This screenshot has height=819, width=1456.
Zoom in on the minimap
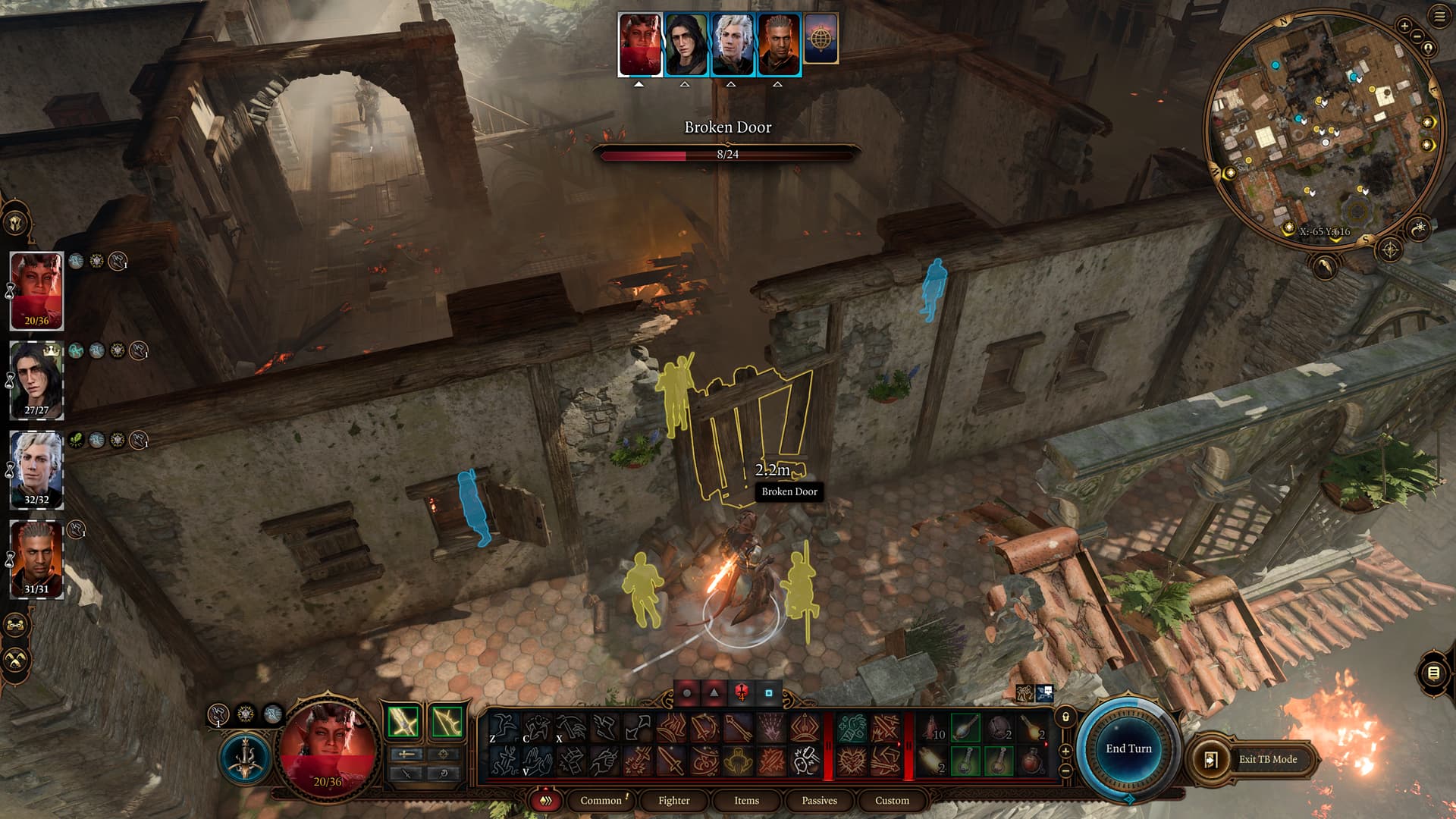(x=1404, y=26)
